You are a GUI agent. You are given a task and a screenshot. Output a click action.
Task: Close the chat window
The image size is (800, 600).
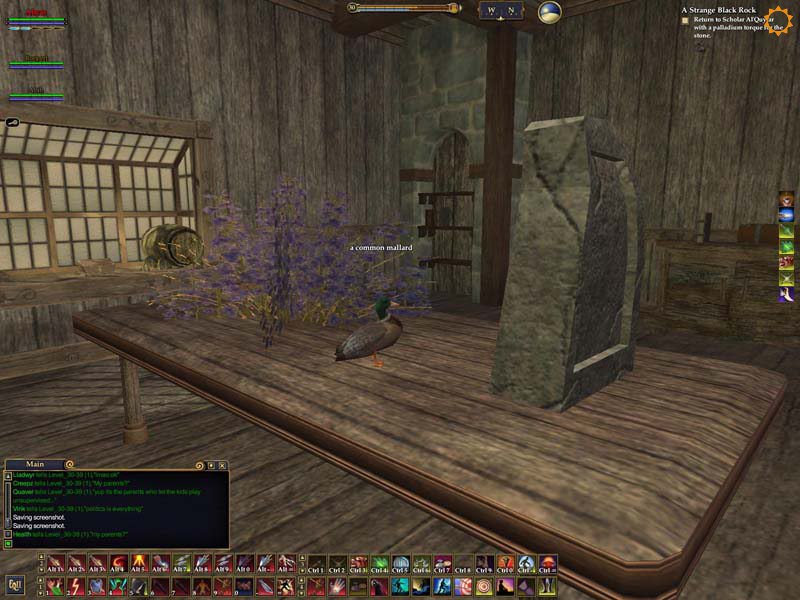point(223,465)
